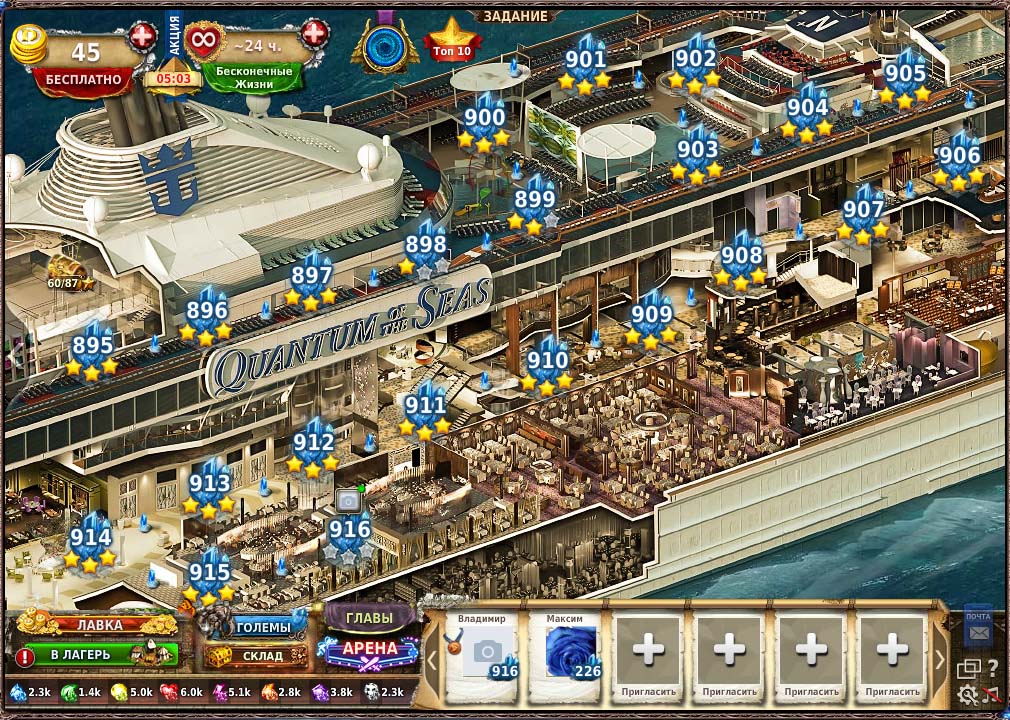Open the settings gear icon

tap(967, 694)
